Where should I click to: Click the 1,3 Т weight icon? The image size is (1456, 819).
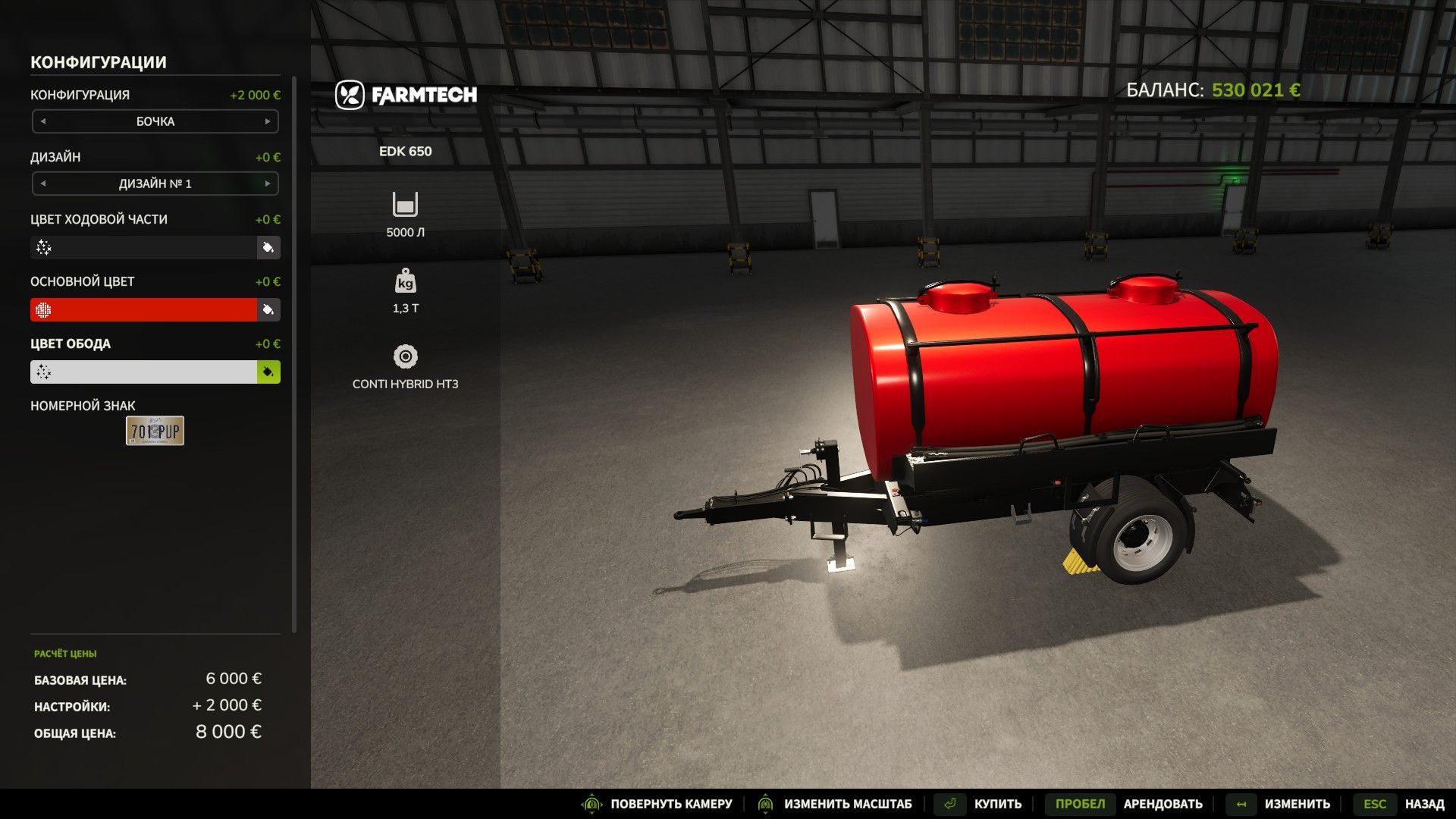[406, 281]
